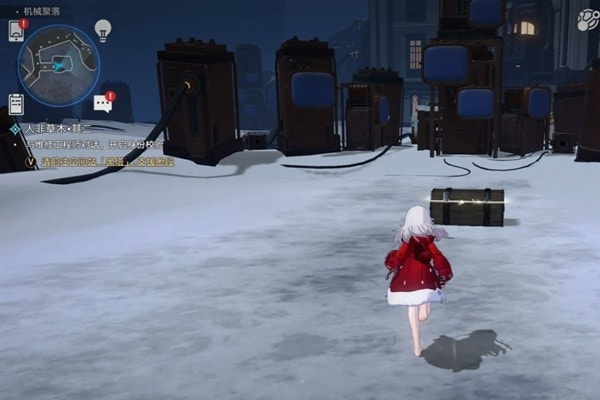The height and width of the screenshot is (400, 600).
Task: Open the circular minimap
Action: [x=58, y=64]
